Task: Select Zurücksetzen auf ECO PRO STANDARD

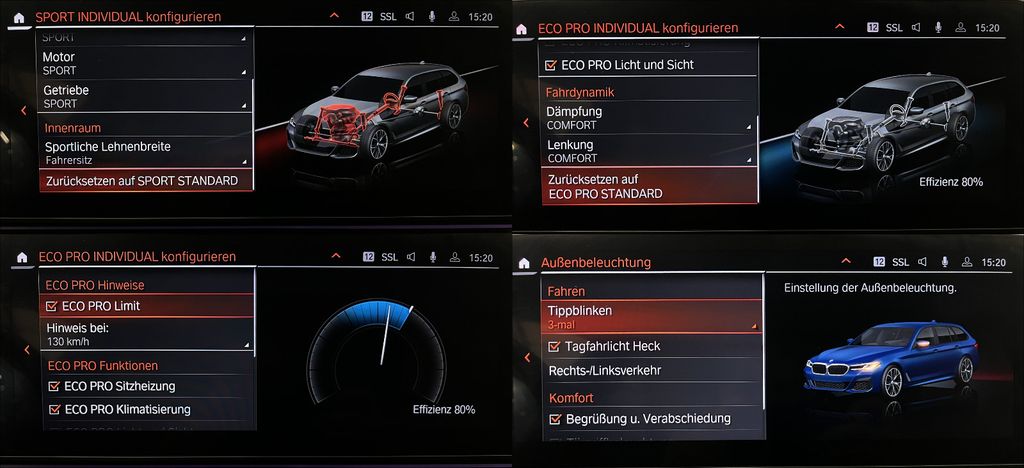Action: tap(650, 186)
